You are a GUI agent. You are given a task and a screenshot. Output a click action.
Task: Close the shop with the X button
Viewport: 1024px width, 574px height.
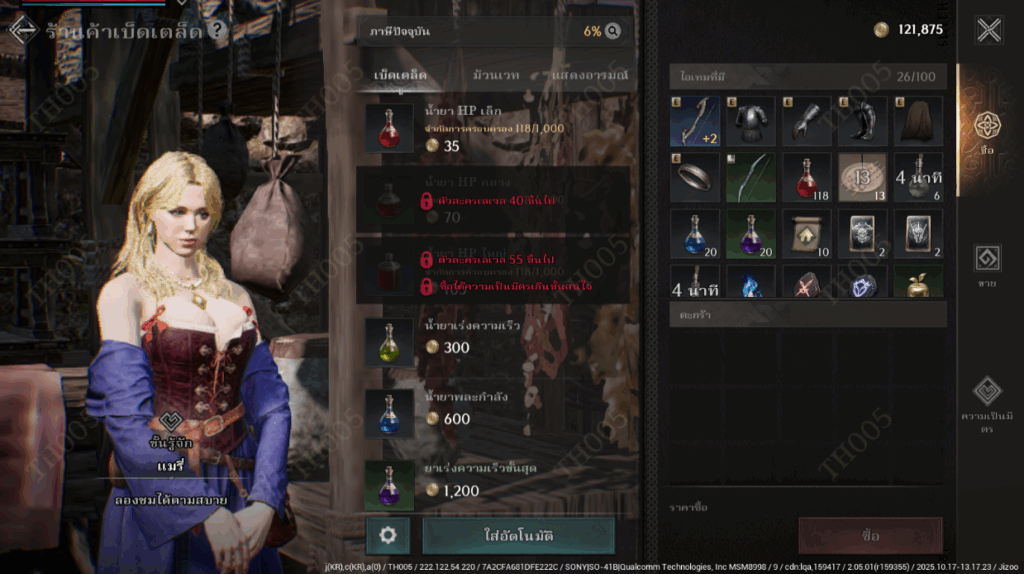[x=988, y=30]
